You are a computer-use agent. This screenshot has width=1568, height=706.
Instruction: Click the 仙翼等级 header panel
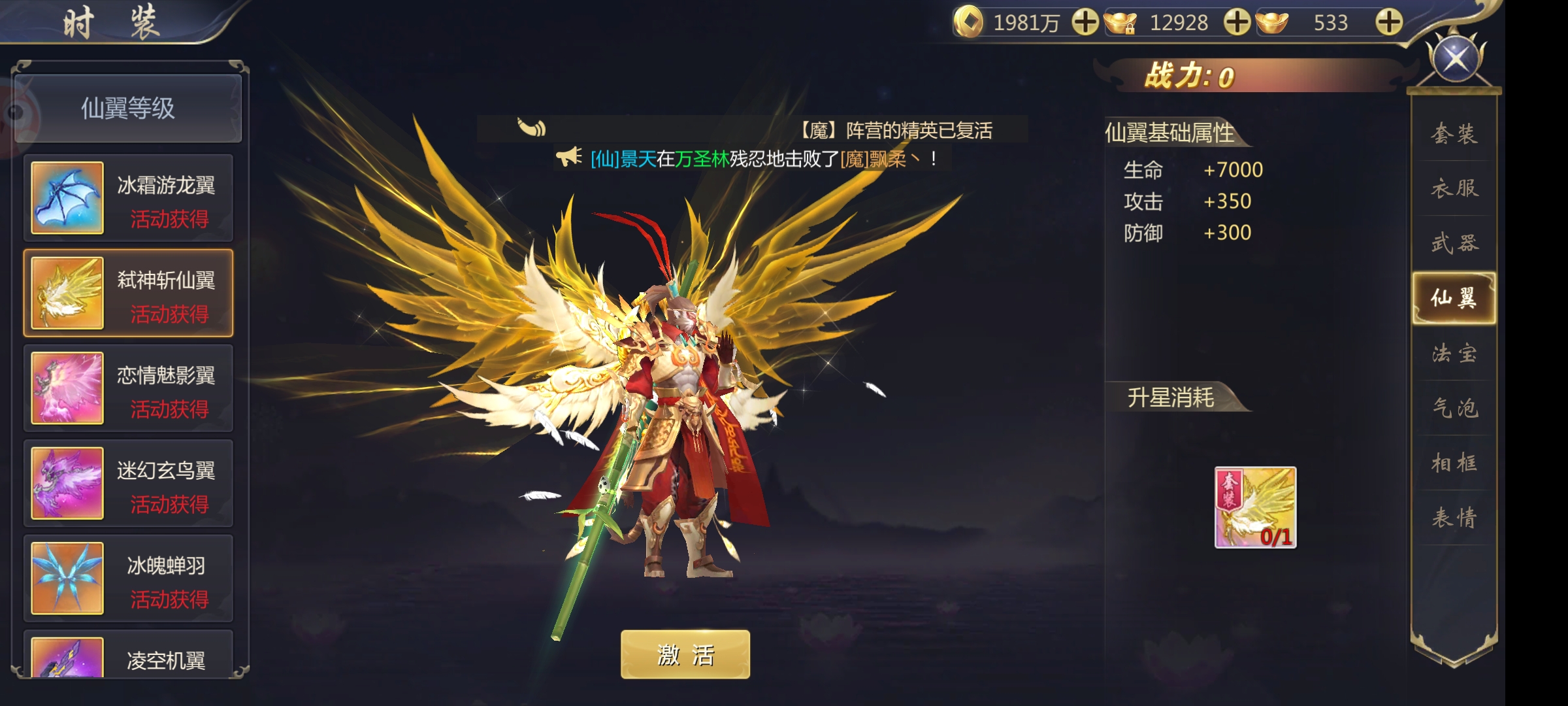click(x=128, y=110)
